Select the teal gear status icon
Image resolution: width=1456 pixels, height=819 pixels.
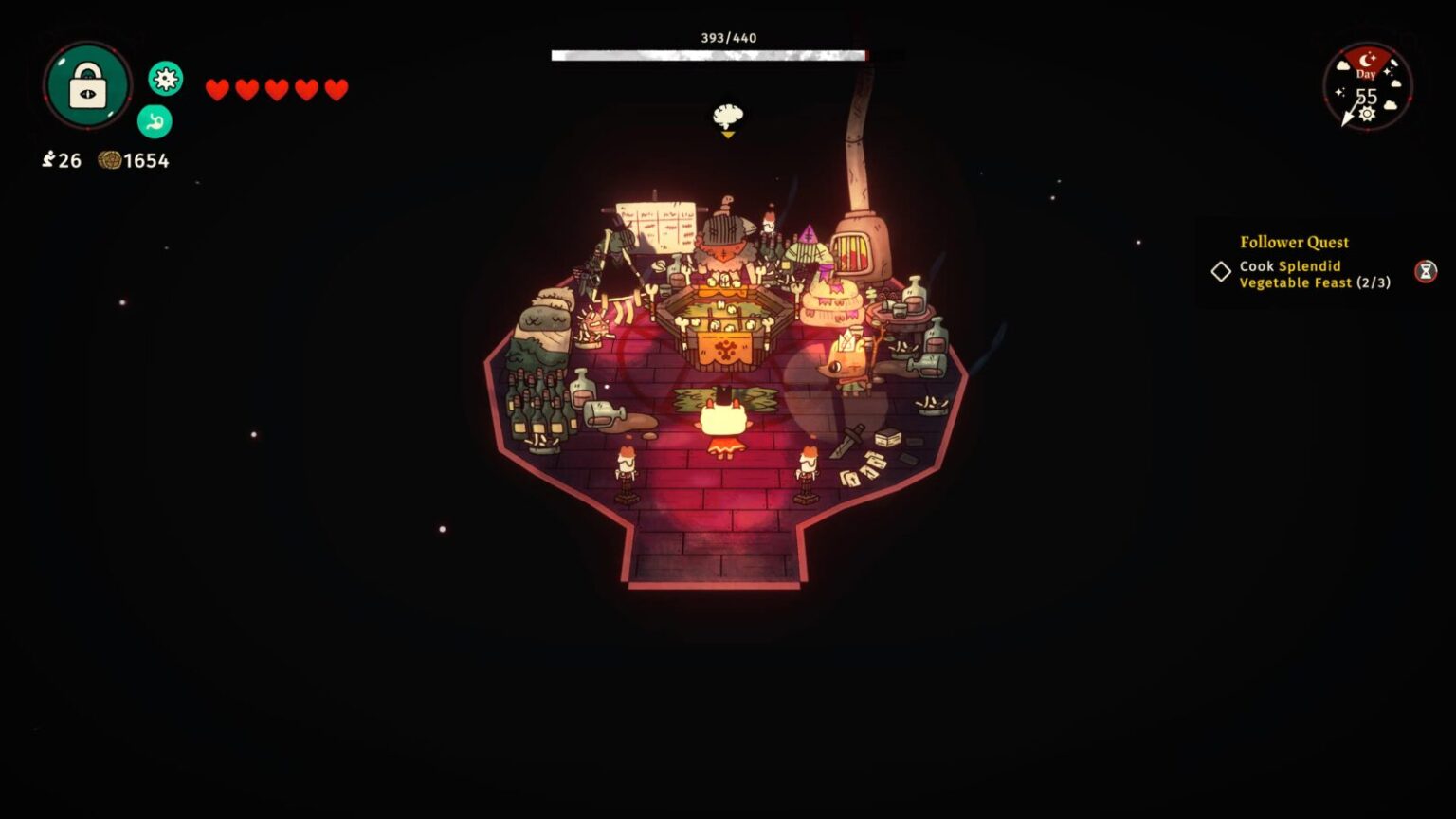click(166, 79)
